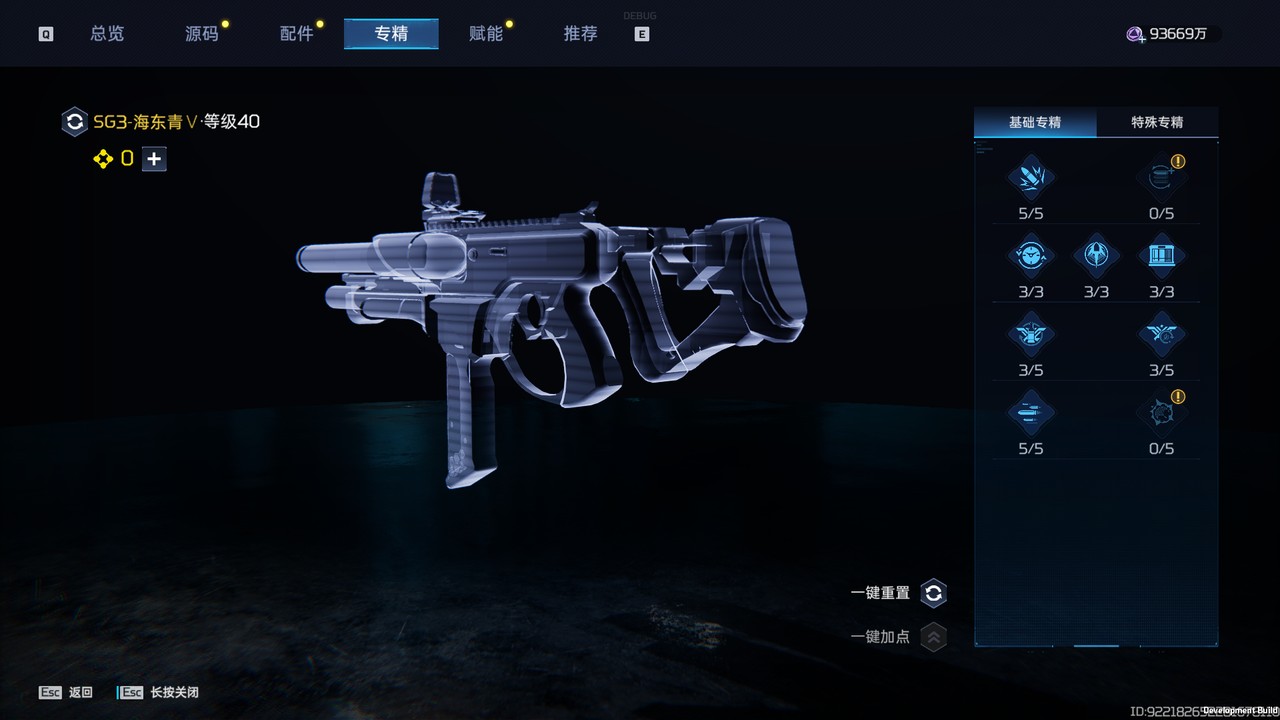Open the 总览 overview tab
This screenshot has height=720, width=1280.
pos(107,34)
